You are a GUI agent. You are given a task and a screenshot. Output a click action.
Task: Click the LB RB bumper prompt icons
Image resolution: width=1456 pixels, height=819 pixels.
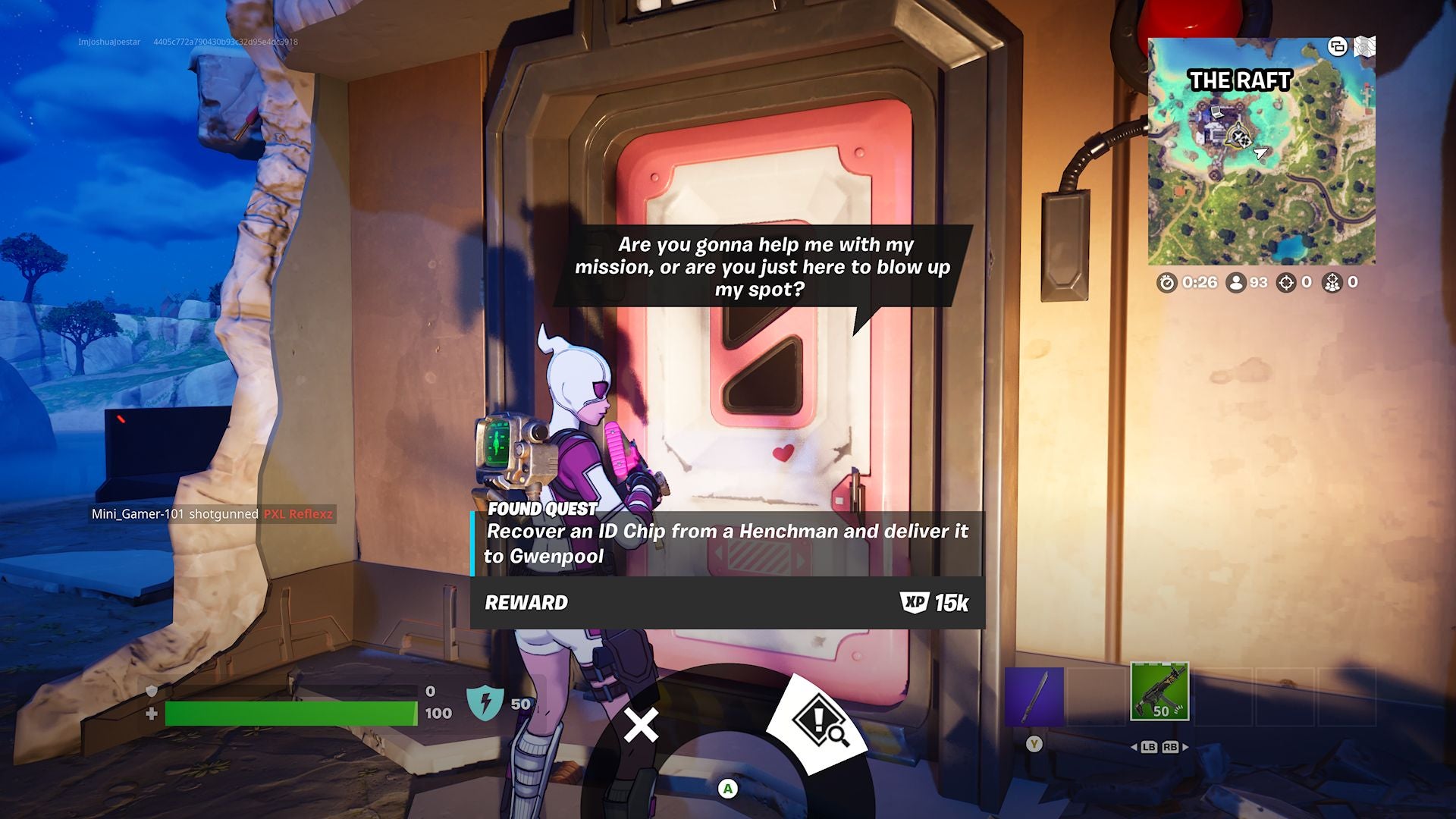1162,745
